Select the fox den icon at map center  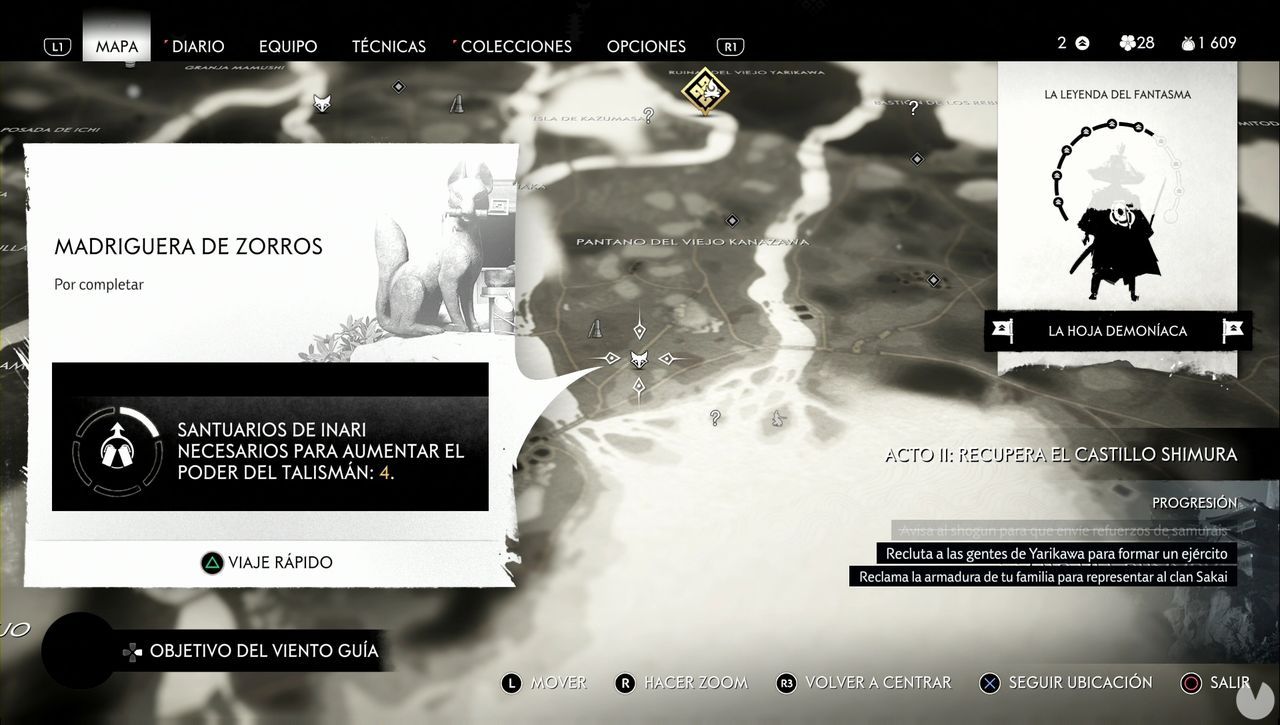(x=639, y=357)
